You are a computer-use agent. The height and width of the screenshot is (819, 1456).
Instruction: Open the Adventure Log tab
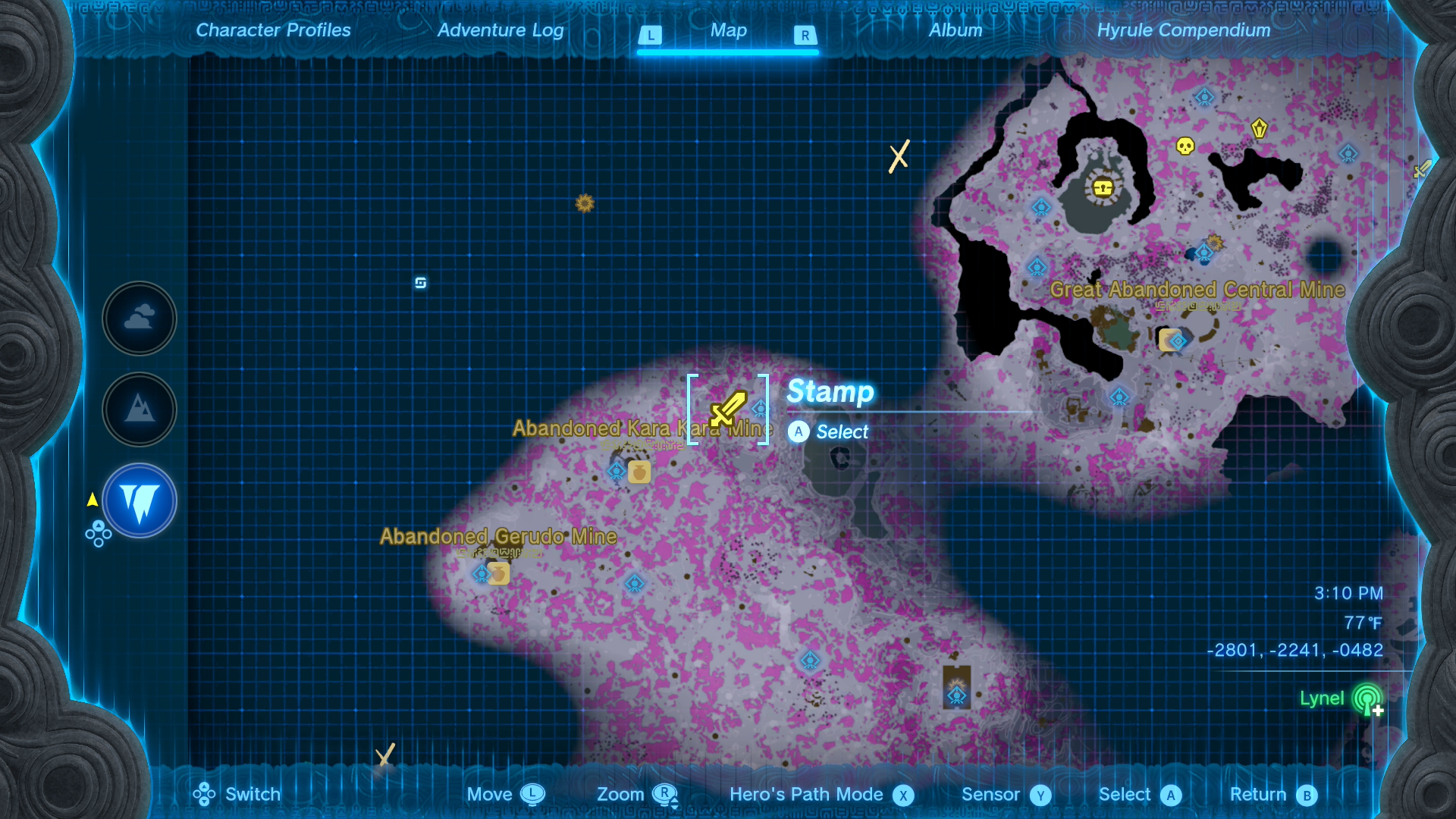coord(500,30)
